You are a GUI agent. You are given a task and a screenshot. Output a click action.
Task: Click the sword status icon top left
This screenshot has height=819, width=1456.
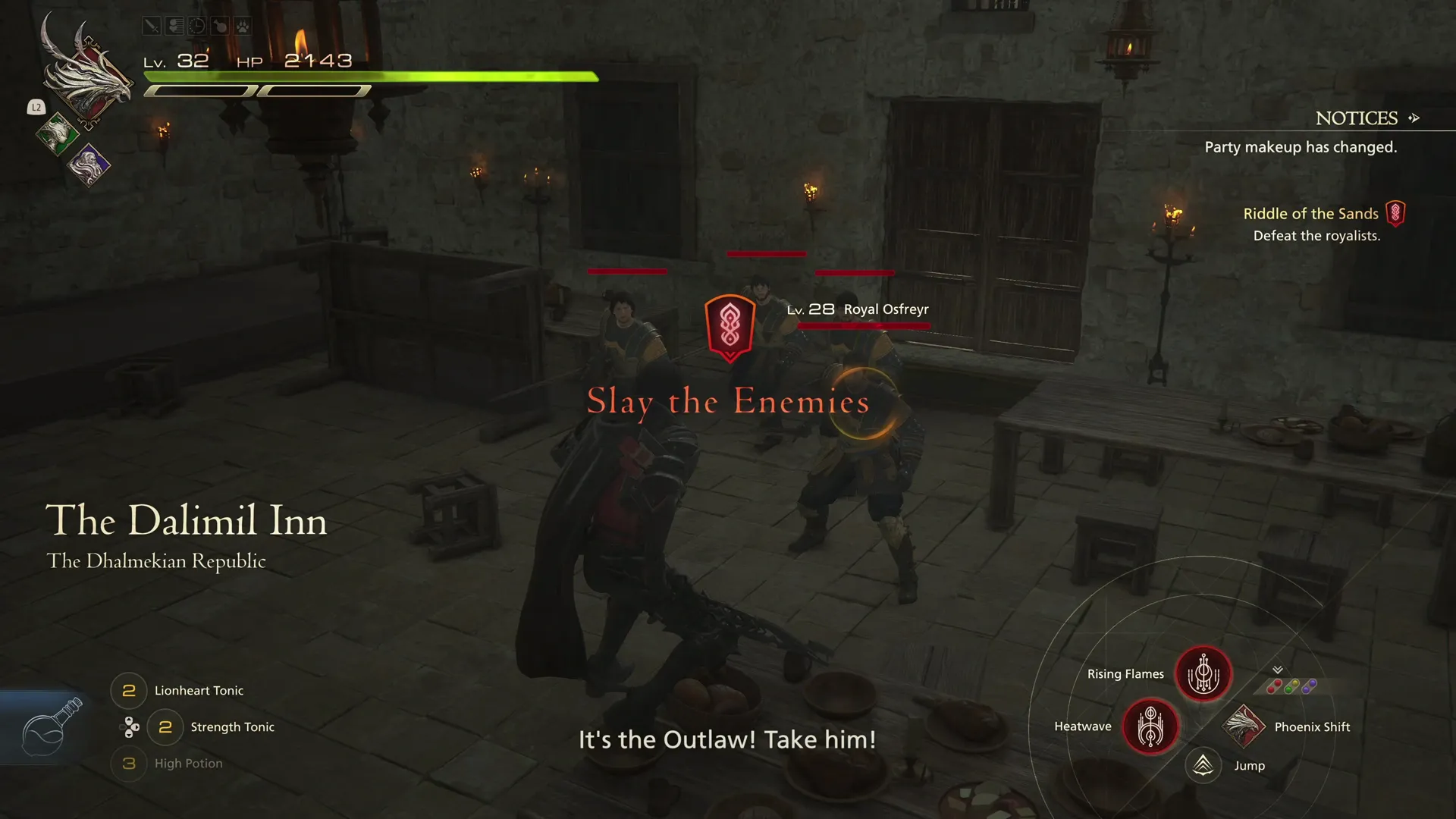(x=151, y=25)
